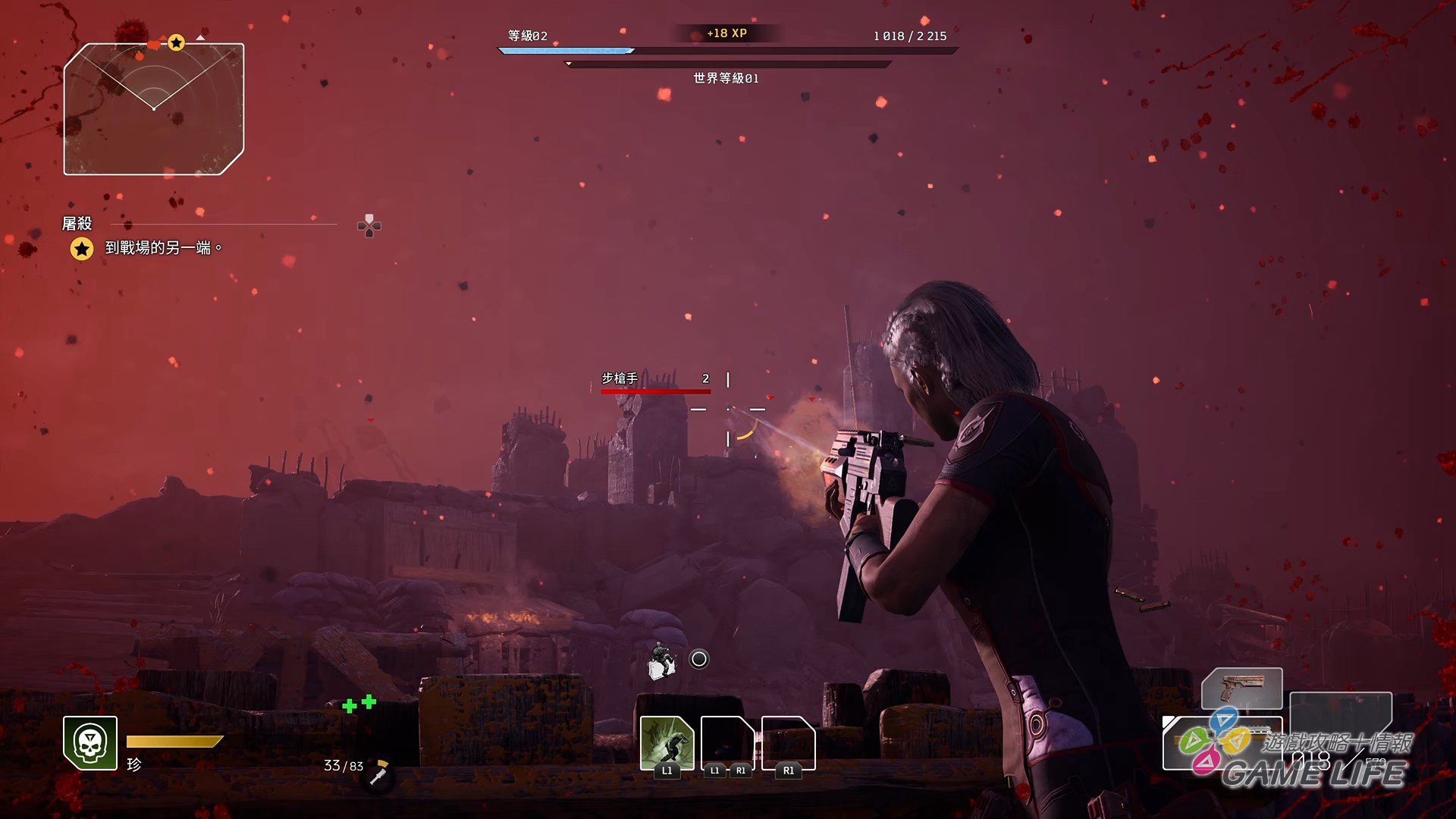
Task: Click the skull class emblem icon
Action: click(90, 742)
